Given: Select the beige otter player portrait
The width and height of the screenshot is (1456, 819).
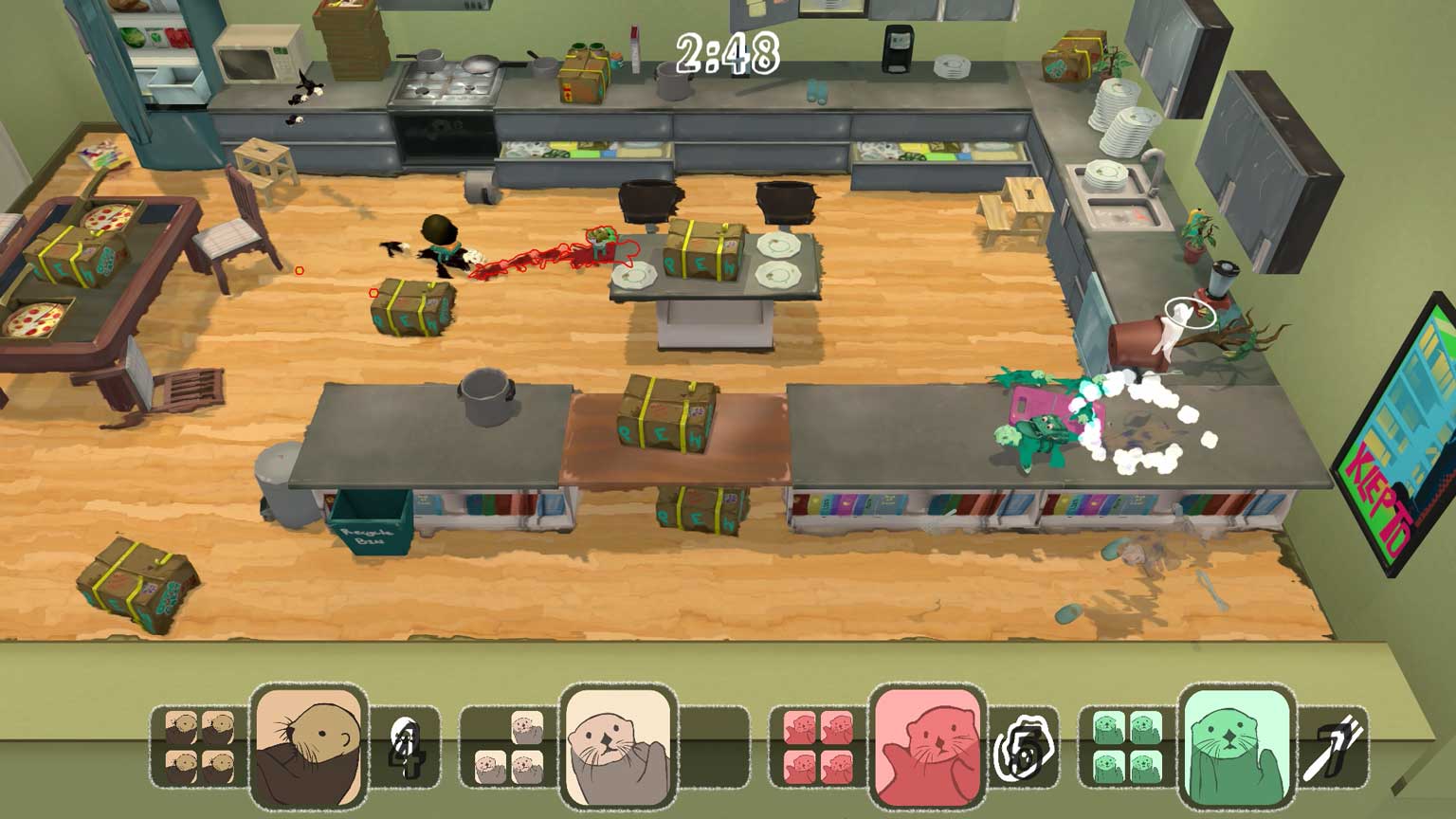Looking at the screenshot, I should (x=617, y=747).
